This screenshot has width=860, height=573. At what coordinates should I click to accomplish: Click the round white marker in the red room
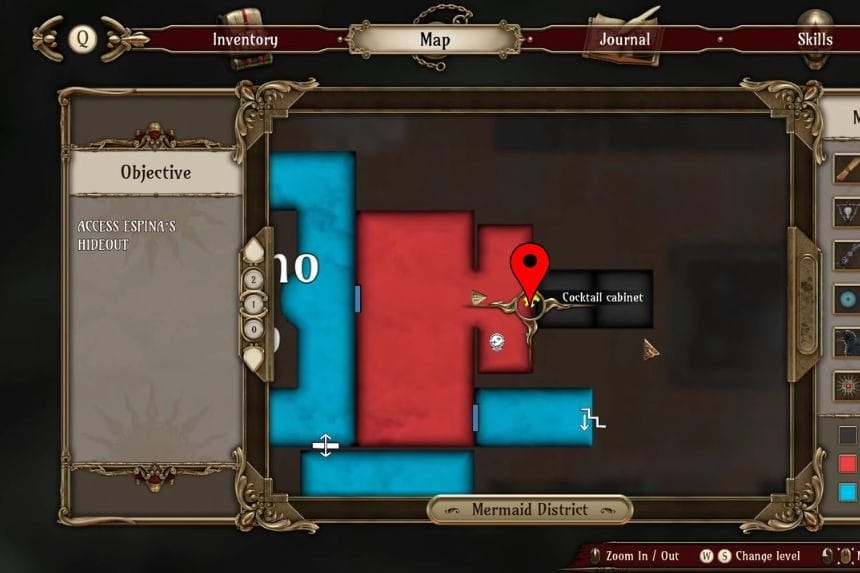point(497,342)
